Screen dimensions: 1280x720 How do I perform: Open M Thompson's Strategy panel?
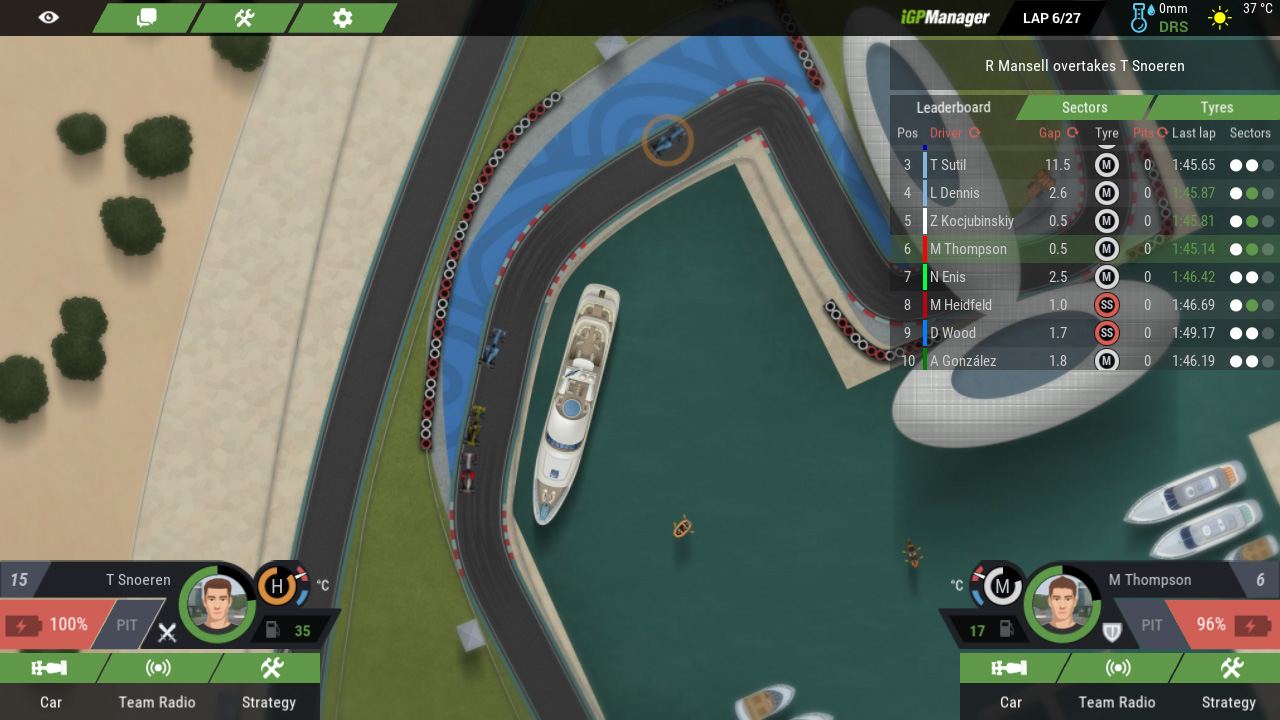[x=1229, y=683]
